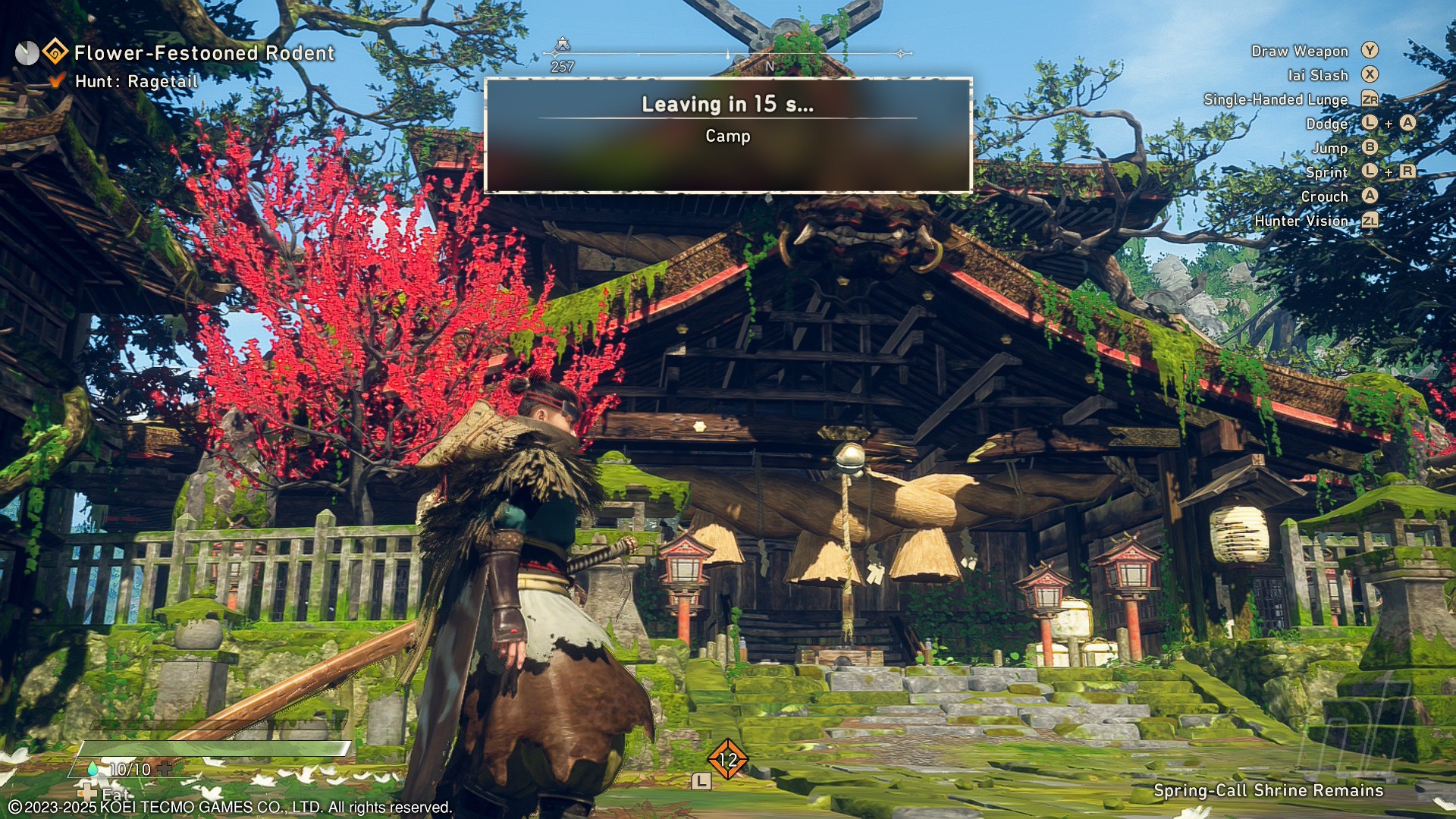Click the orange diamond quest icon
The height and width of the screenshot is (819, 1456).
coord(55,52)
